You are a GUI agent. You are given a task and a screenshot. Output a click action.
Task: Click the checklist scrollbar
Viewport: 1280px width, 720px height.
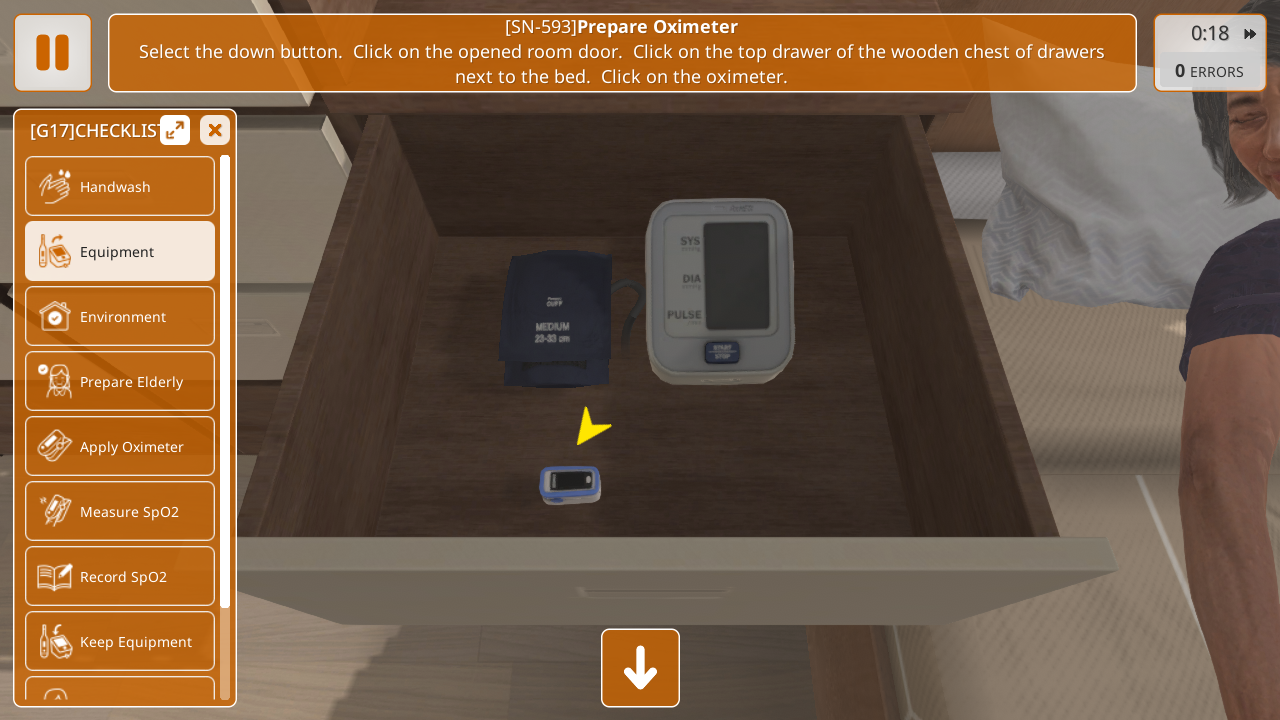[x=225, y=380]
